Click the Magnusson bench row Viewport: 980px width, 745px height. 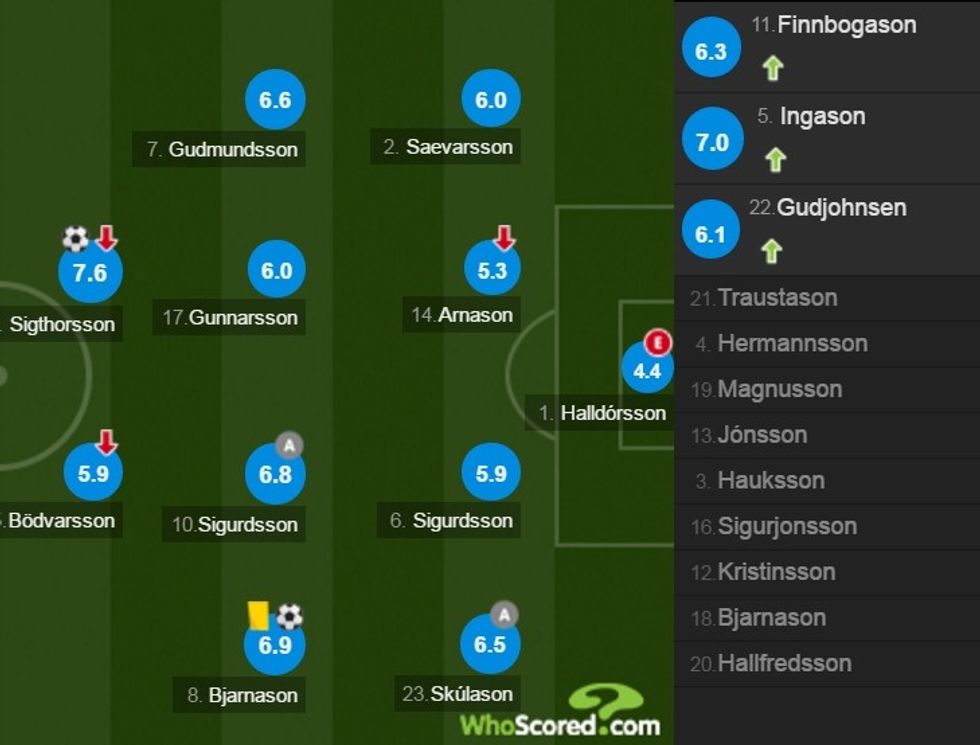coord(779,389)
